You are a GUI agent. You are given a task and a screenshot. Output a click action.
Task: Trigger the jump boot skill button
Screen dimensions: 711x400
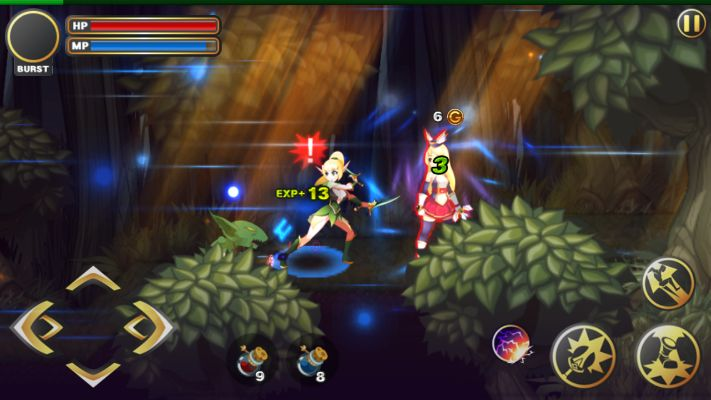668,355
